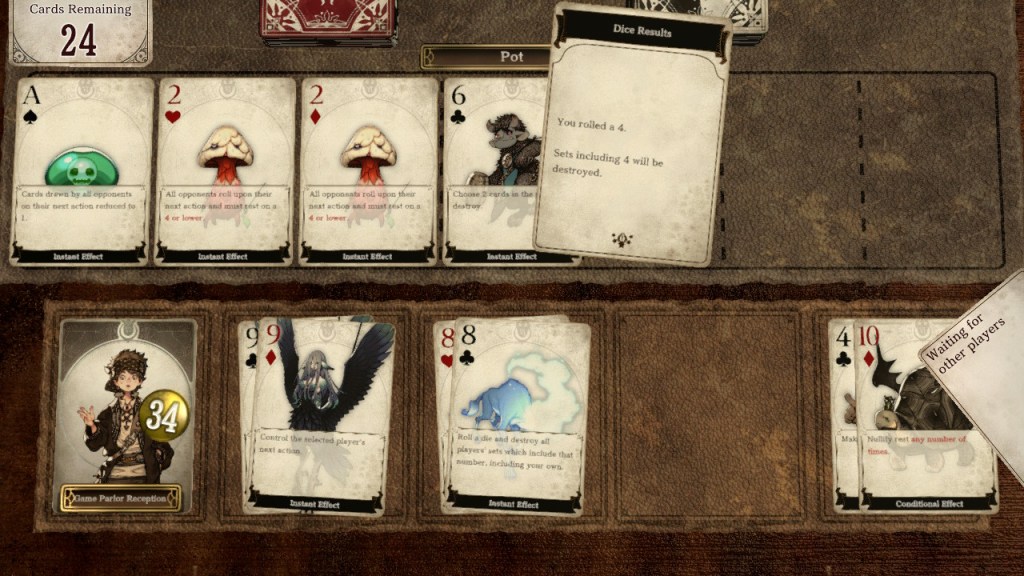
Task: Select the 6 of Clubs card
Action: (x=490, y=171)
